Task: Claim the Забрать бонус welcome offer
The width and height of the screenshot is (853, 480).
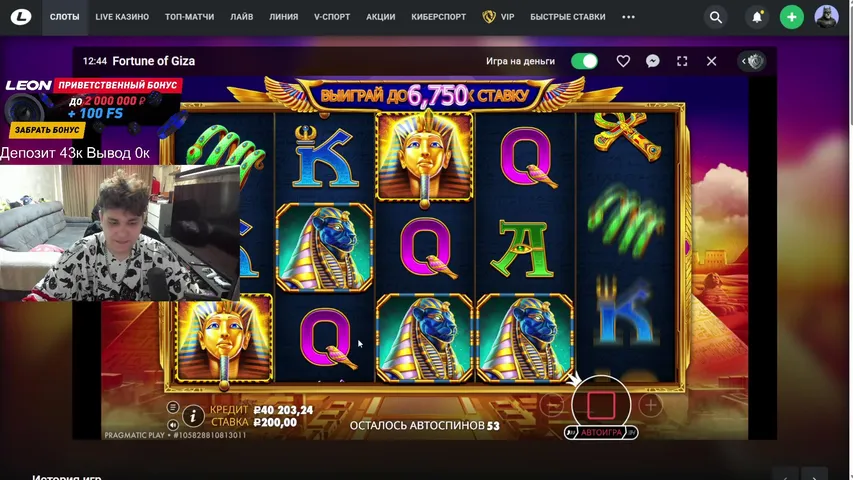Action: [x=47, y=130]
